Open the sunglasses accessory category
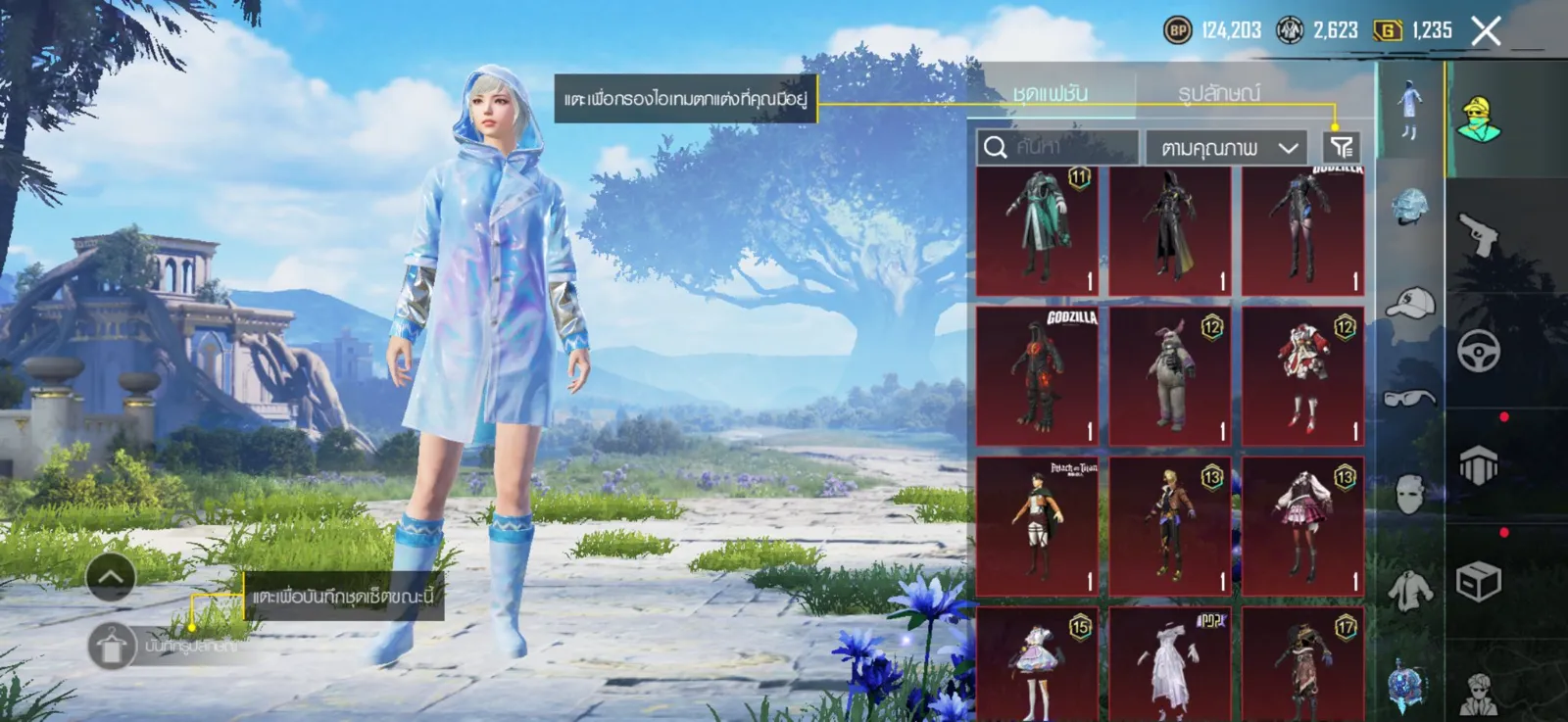1568x722 pixels. 1410,397
